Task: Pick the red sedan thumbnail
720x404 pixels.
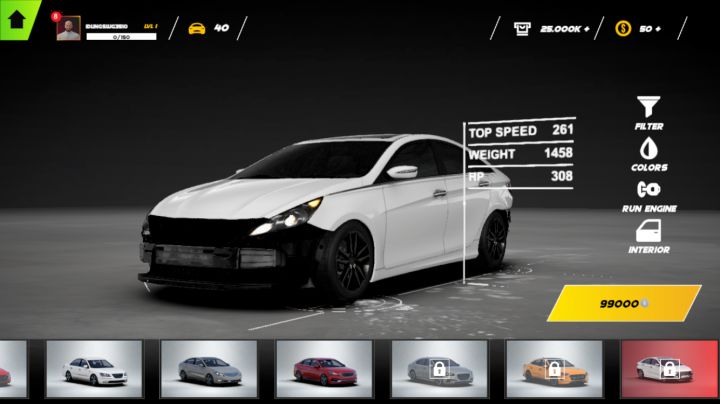Action: point(324,370)
